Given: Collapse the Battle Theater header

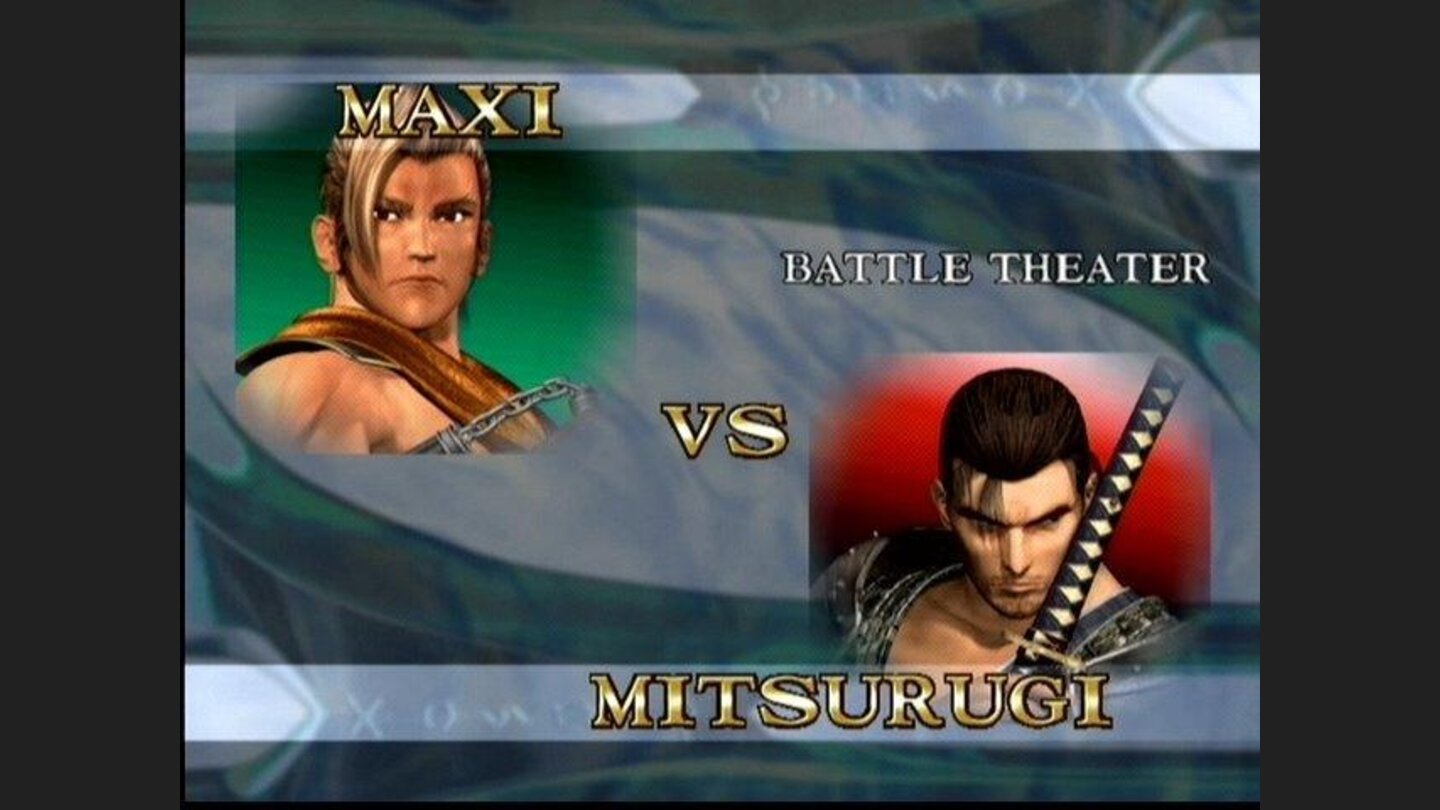Looking at the screenshot, I should tap(1000, 265).
